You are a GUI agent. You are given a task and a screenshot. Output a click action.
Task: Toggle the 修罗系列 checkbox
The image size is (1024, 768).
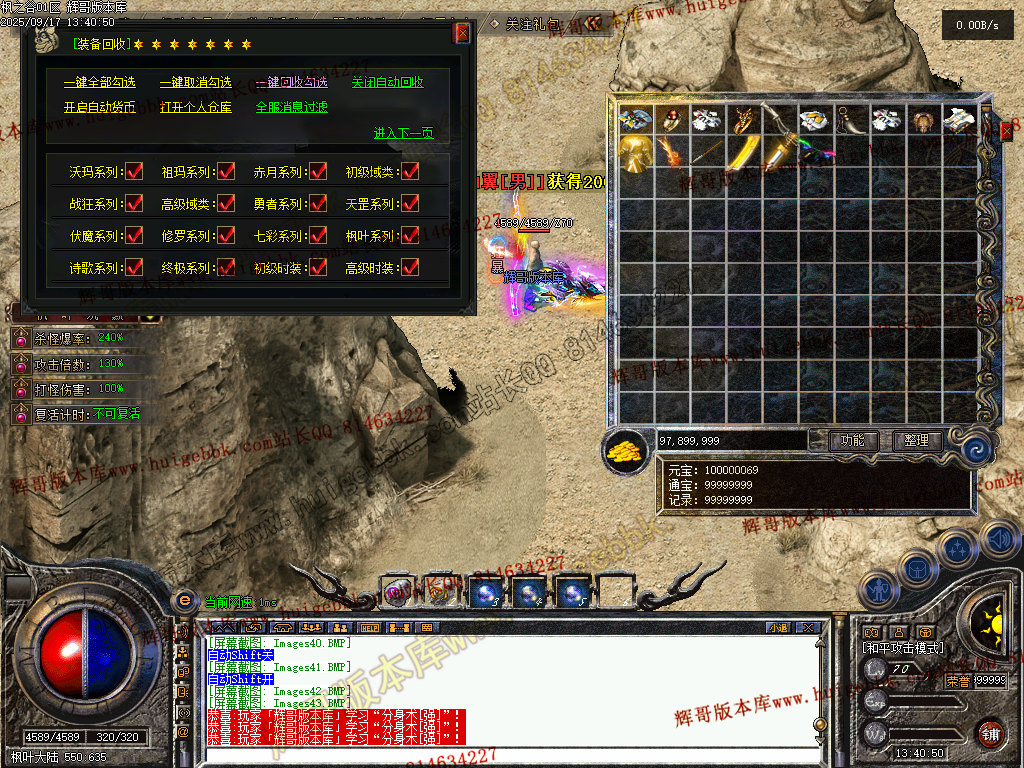click(226, 236)
